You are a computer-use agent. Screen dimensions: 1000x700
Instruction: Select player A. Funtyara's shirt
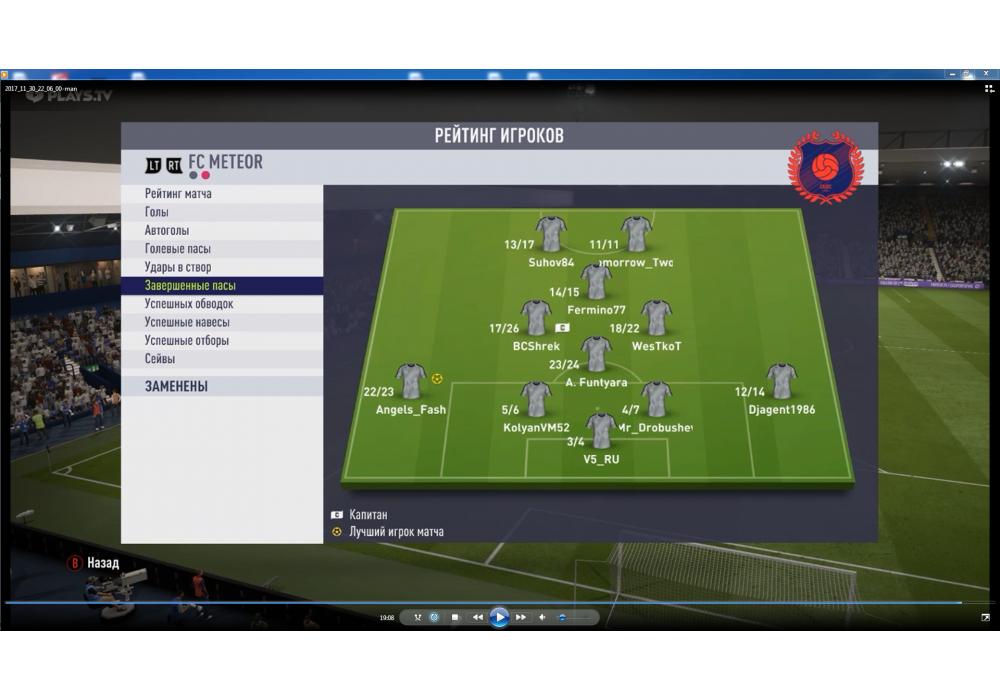[597, 353]
